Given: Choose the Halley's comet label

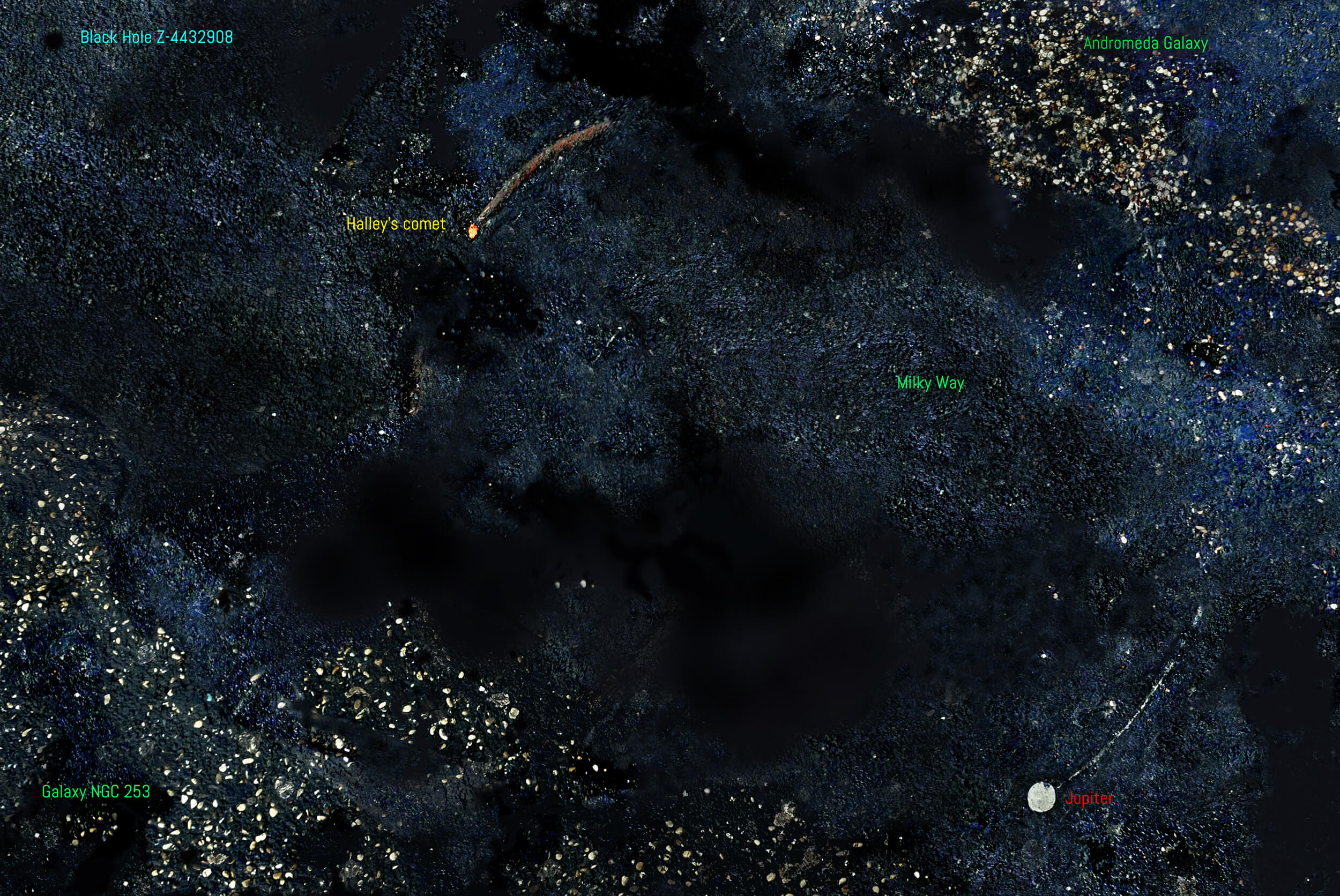Looking at the screenshot, I should (396, 224).
